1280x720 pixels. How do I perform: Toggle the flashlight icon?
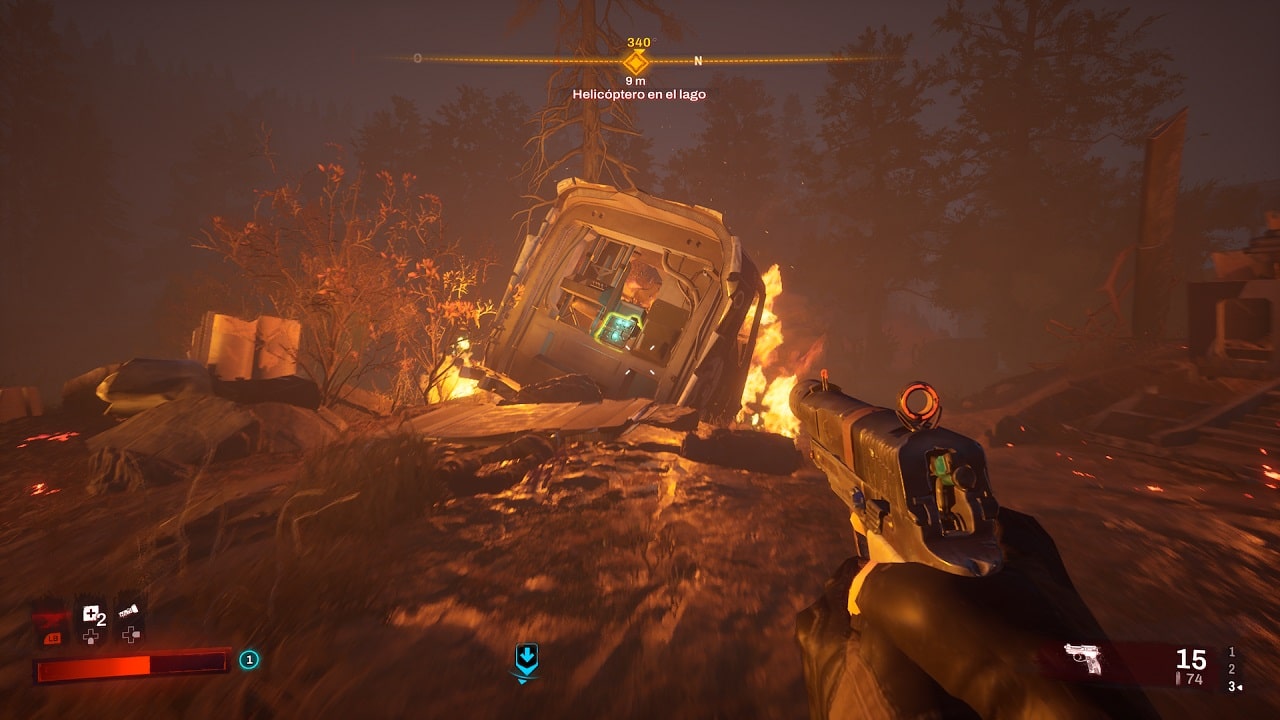click(x=129, y=610)
